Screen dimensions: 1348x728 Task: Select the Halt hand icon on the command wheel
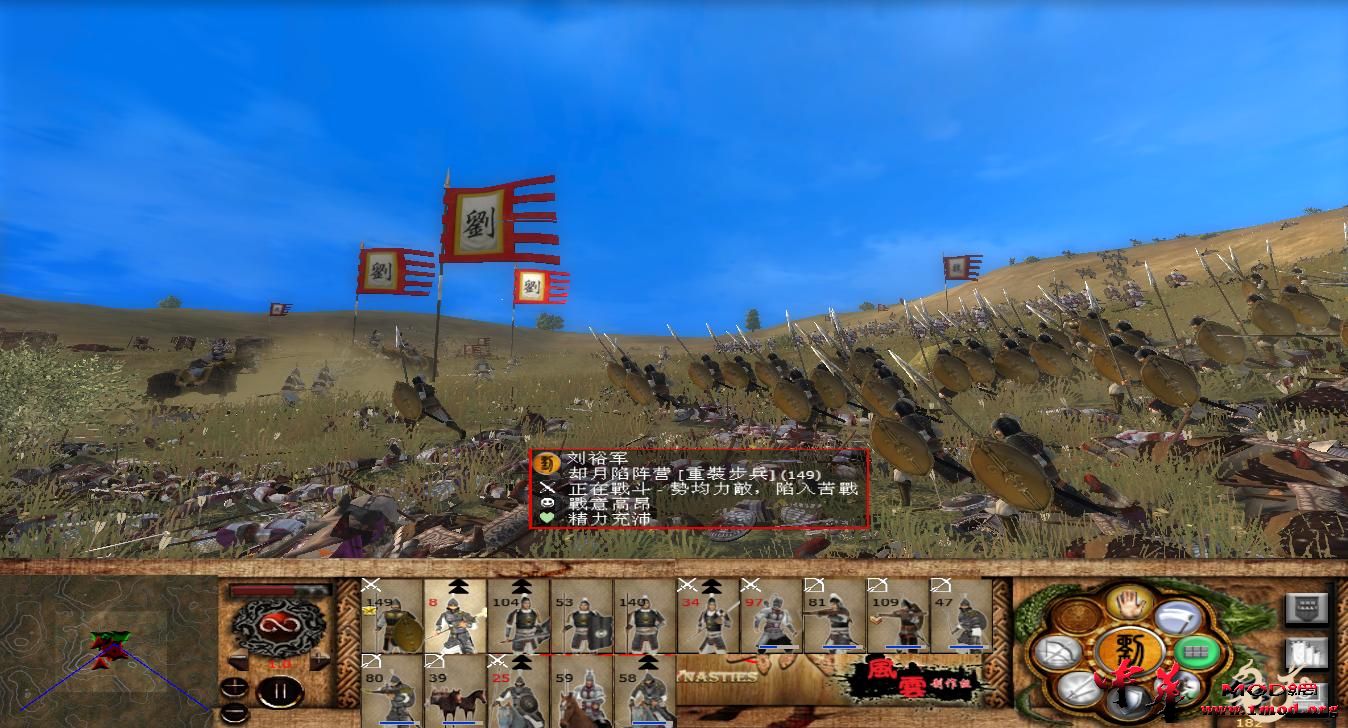point(1126,604)
